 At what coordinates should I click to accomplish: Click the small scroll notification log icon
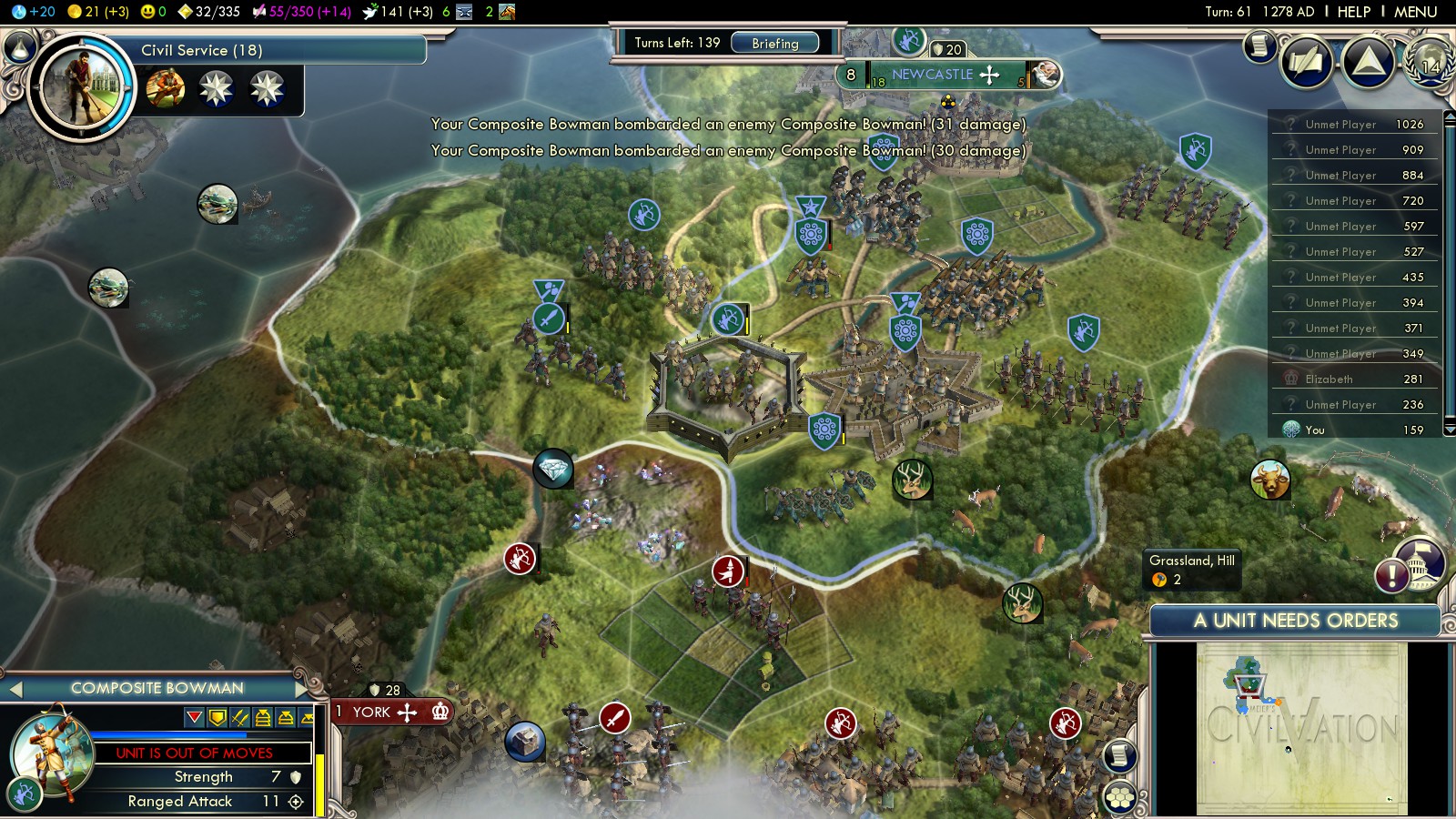pos(1259,45)
